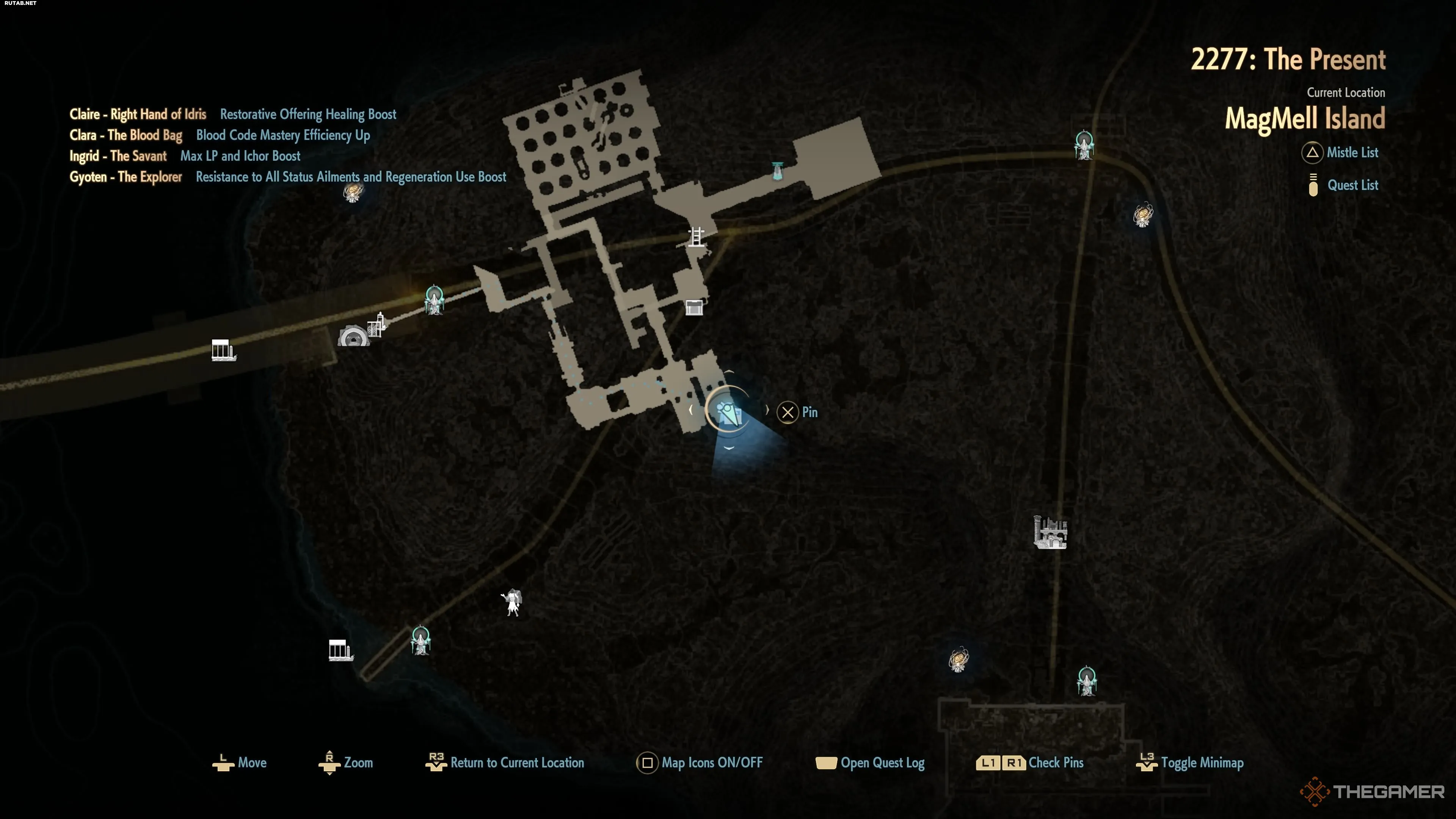Click the Gyoten - The Explorer entry
This screenshot has width=1456, height=819.
coord(126,177)
